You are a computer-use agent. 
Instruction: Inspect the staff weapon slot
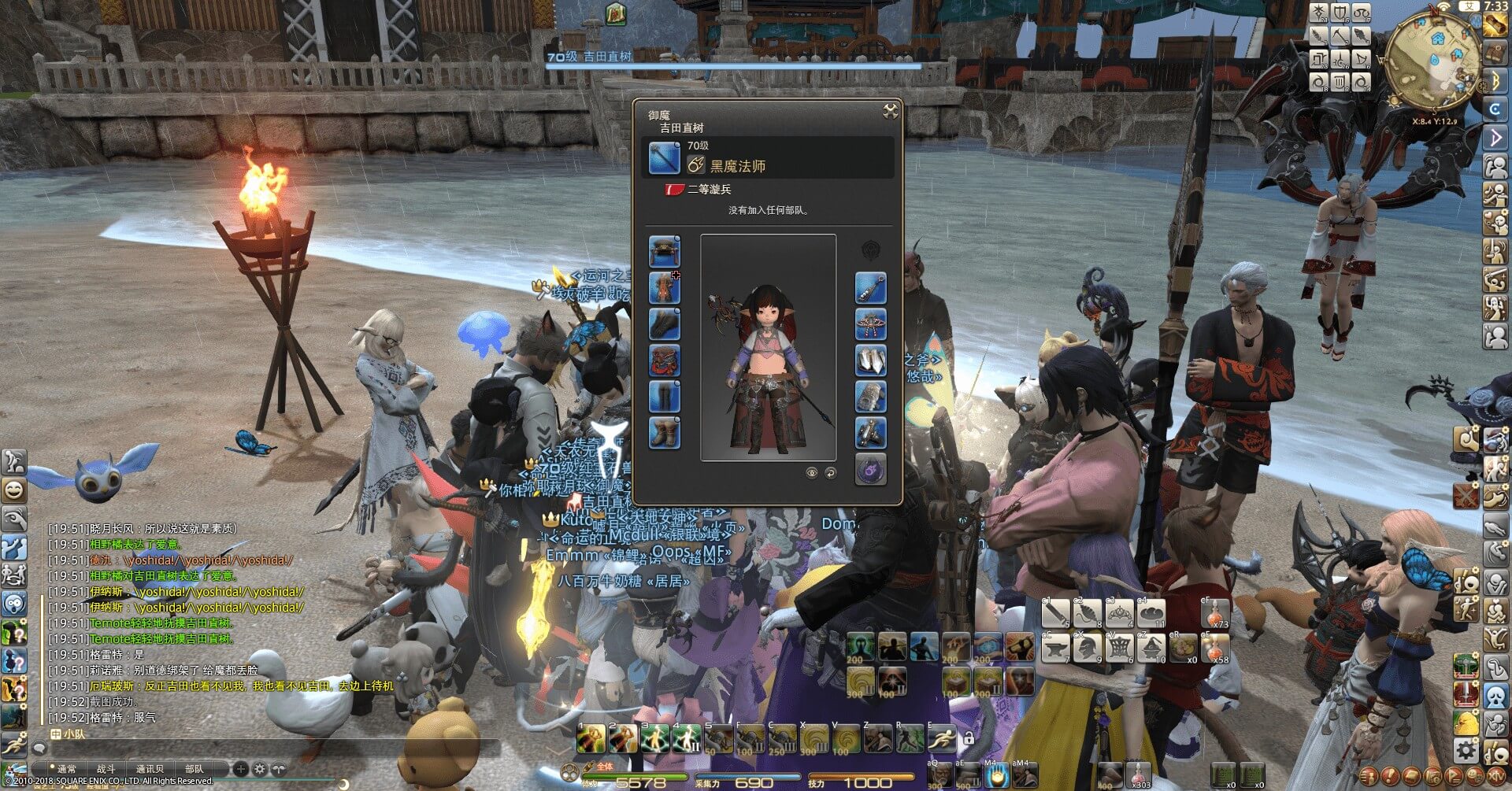pyautogui.click(x=664, y=158)
